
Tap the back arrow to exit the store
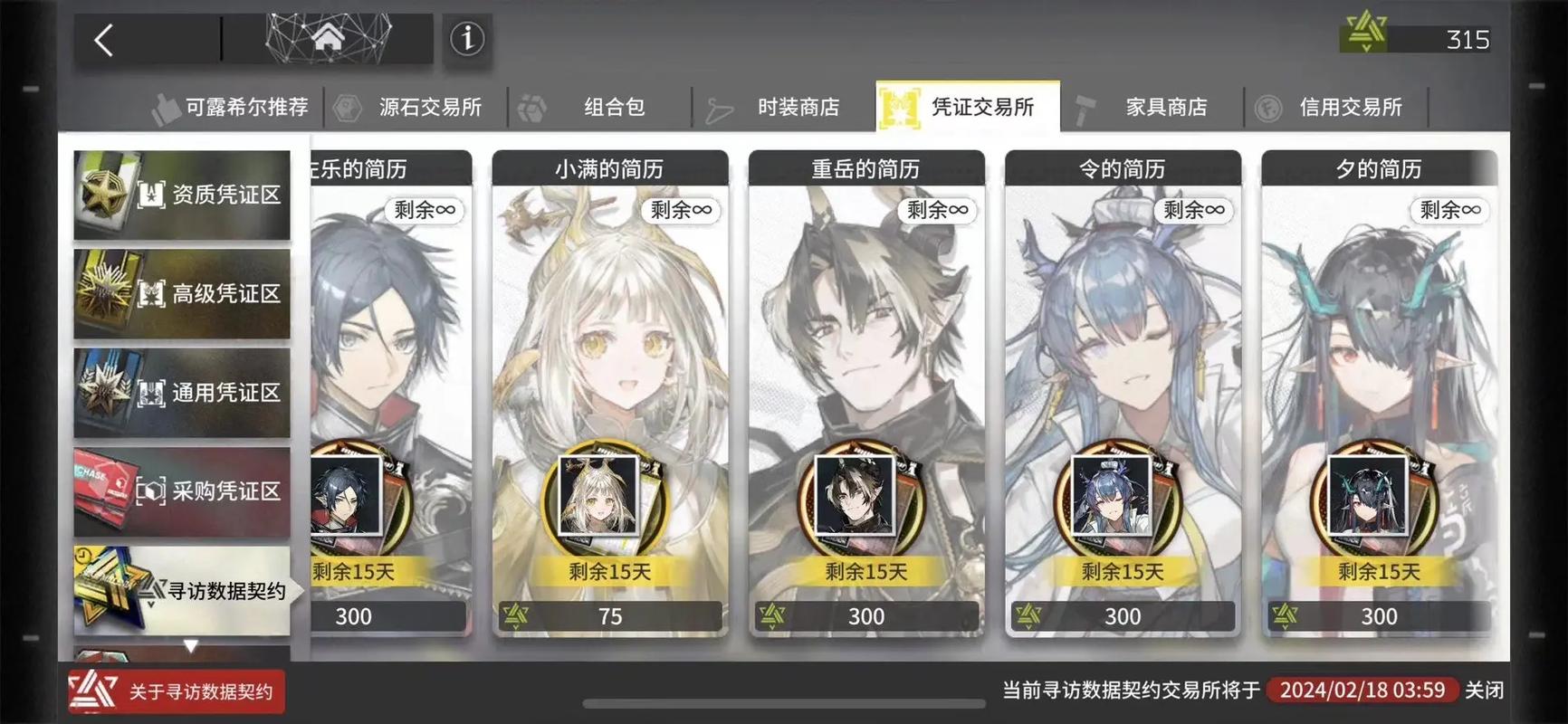click(102, 40)
